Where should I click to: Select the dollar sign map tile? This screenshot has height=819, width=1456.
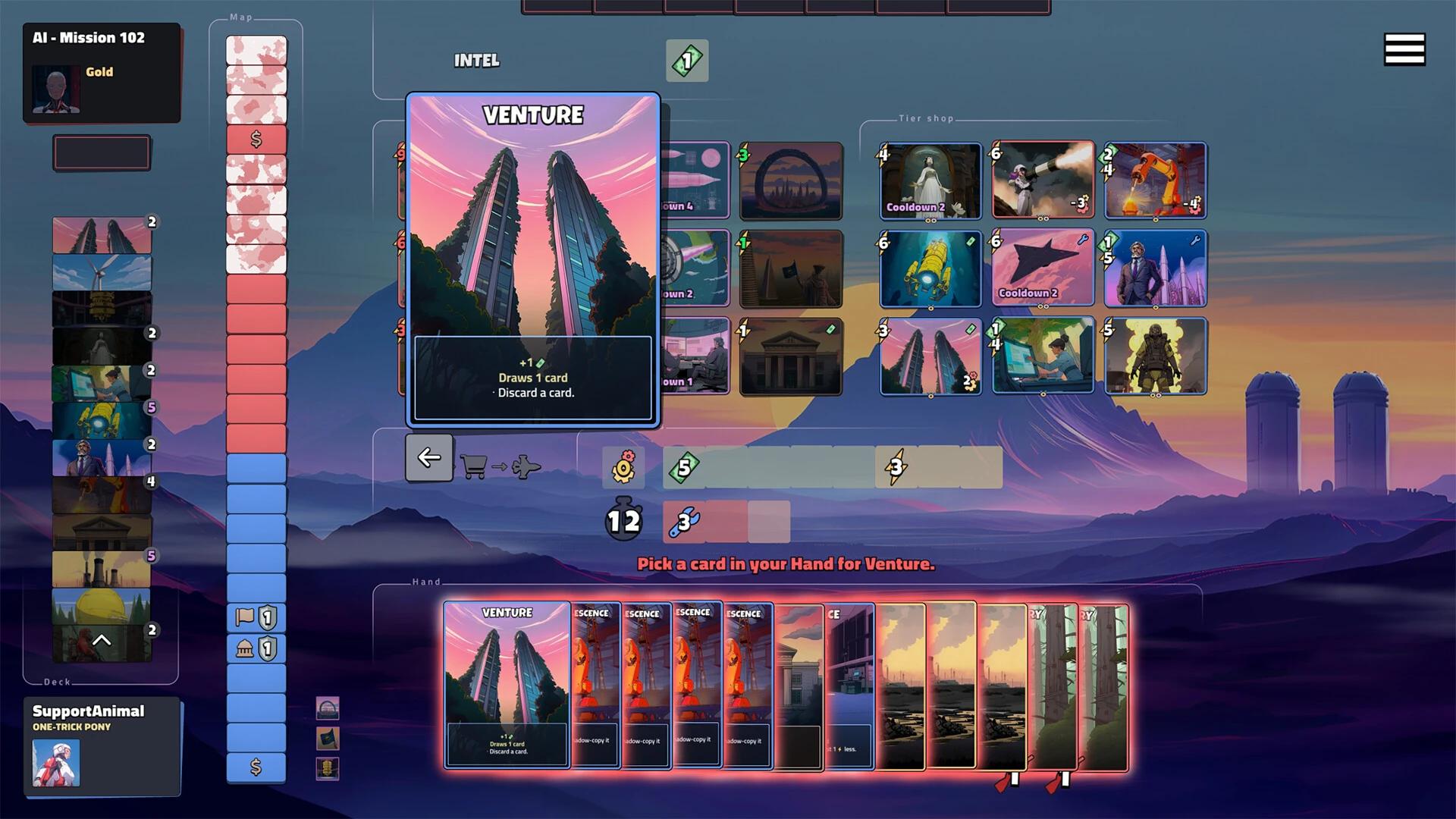(256, 138)
